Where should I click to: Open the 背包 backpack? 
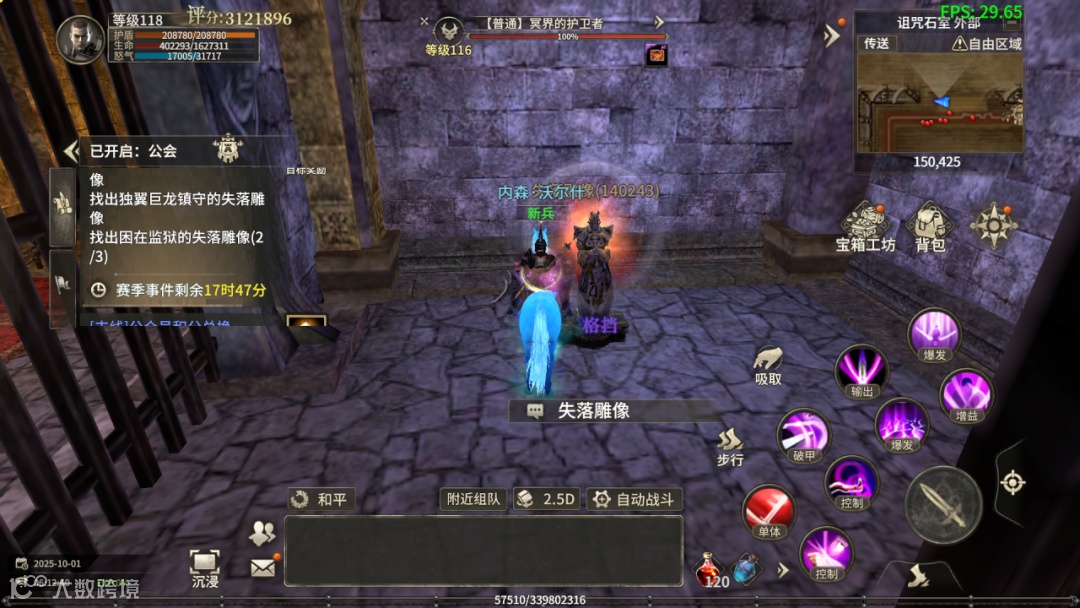click(x=931, y=226)
